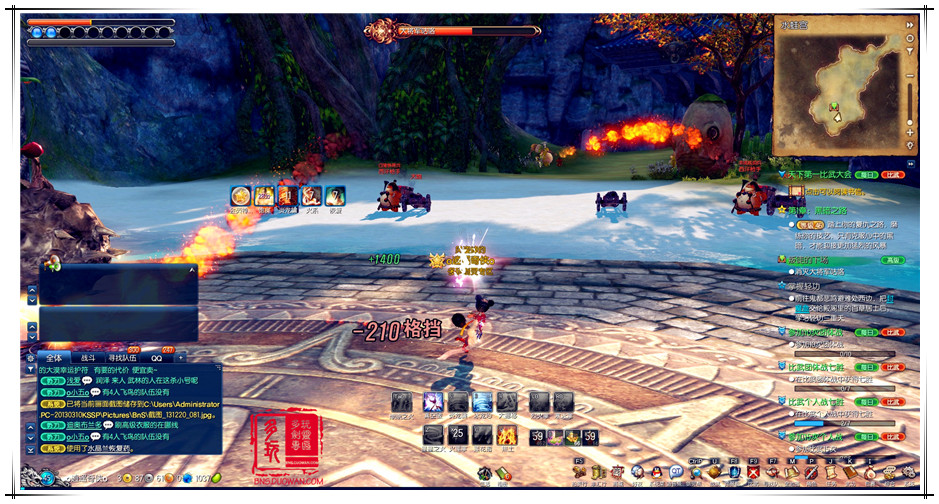Open the F5 menu icon

click(579, 471)
